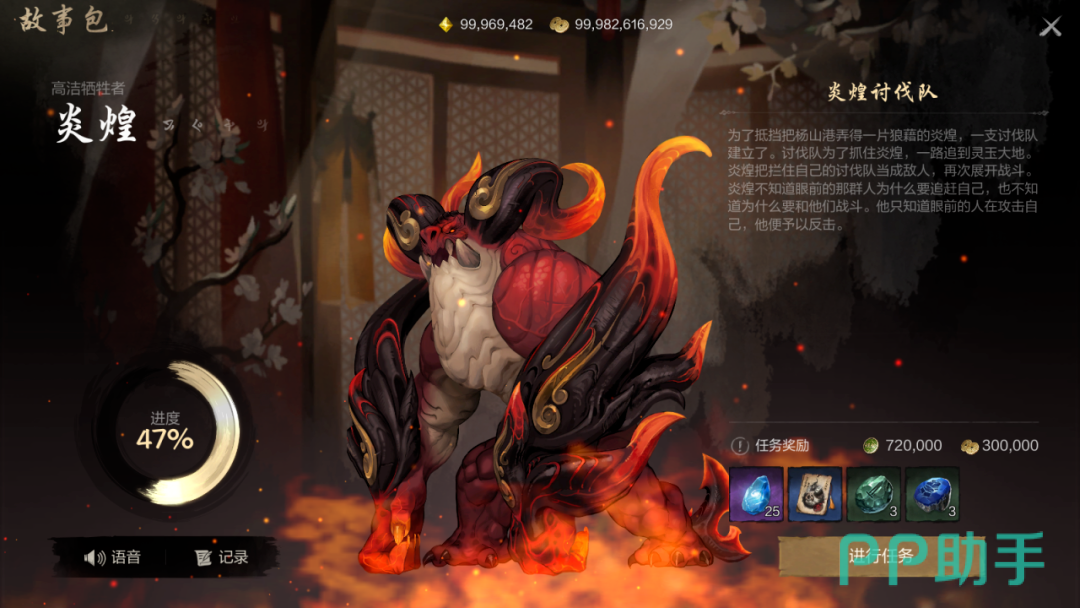
Task: Tap the 任务奖励 info exclamation icon
Action: pos(739,446)
